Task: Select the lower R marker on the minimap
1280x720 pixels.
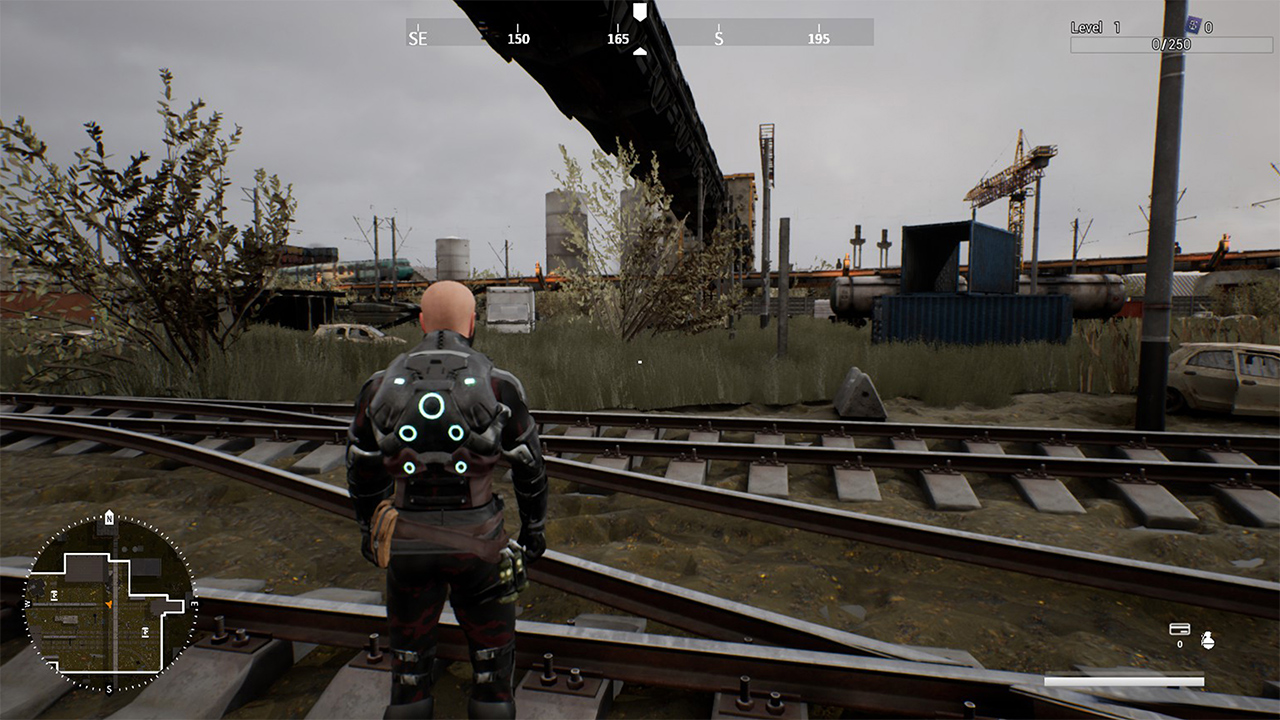Action: 146,630
